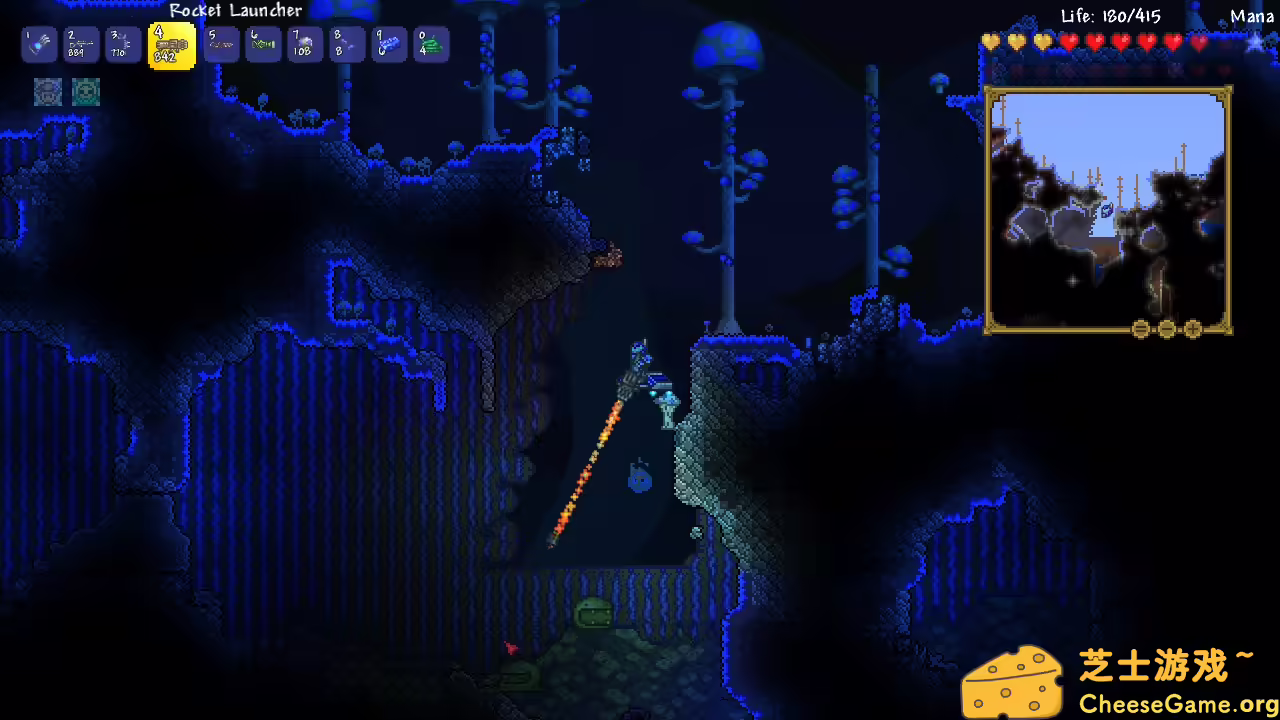Click the second active buff icon
The width and height of the screenshot is (1280, 720).
86,92
